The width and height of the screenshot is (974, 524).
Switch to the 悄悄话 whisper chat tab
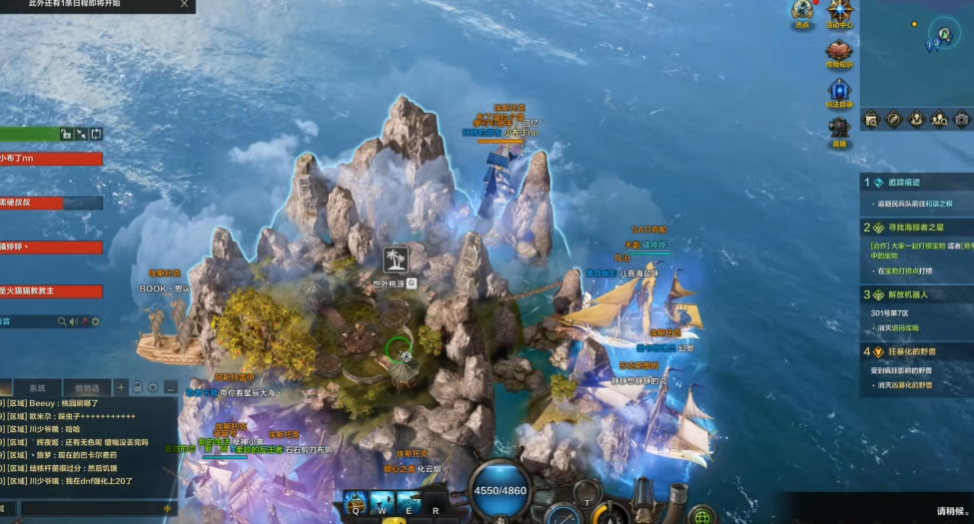point(87,387)
